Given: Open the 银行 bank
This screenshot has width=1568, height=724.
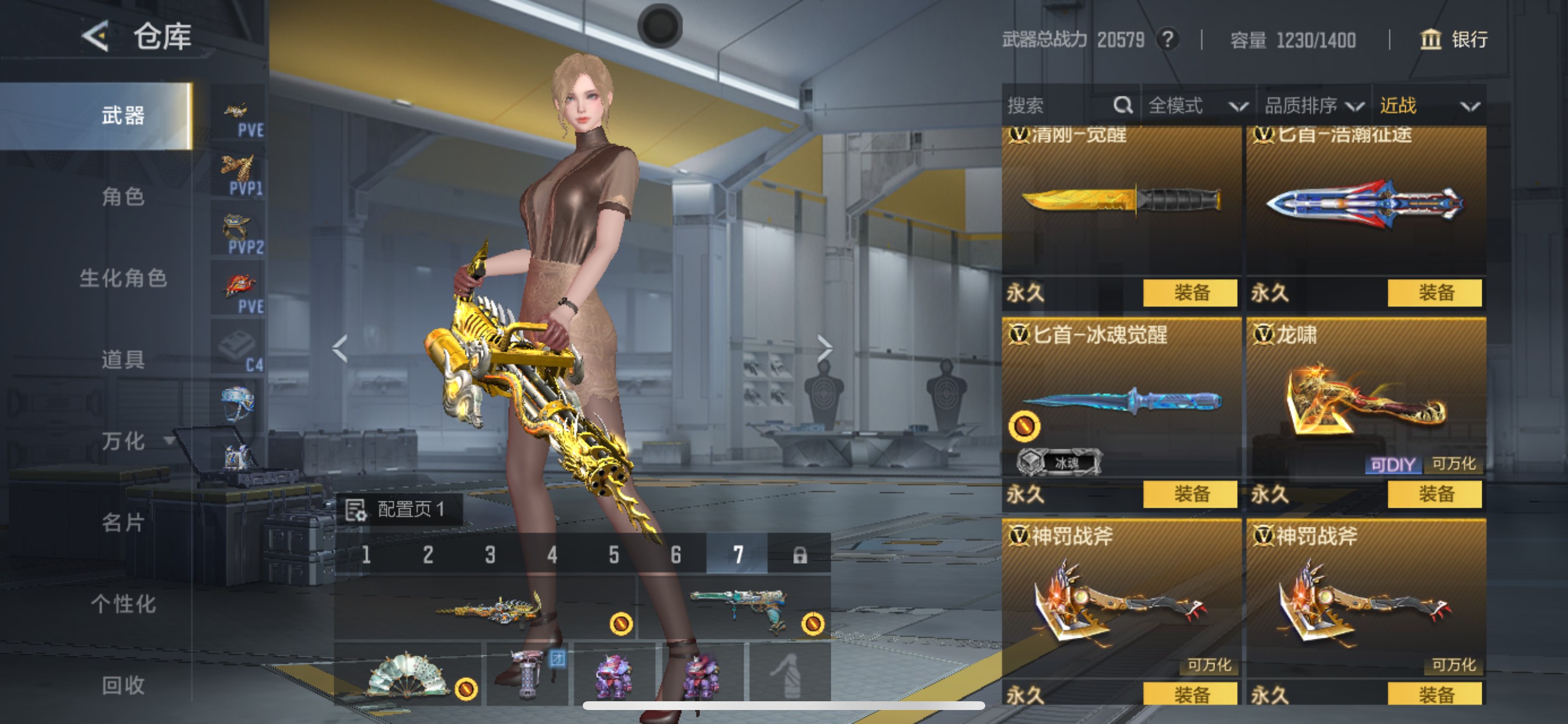Looking at the screenshot, I should (x=1455, y=40).
